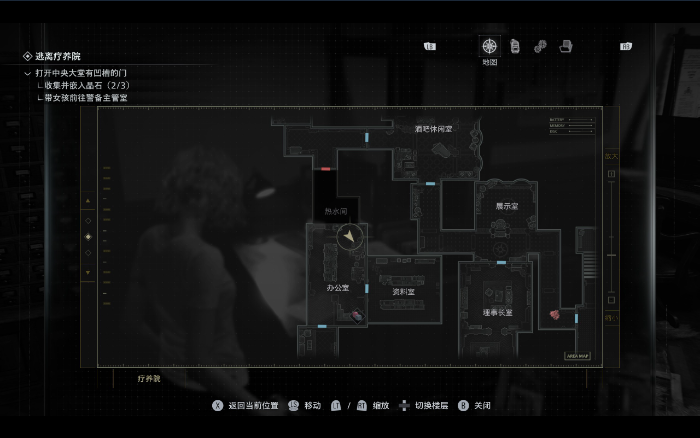Collapse the 打开中央大堂有凹槽的门 objective

point(28,73)
